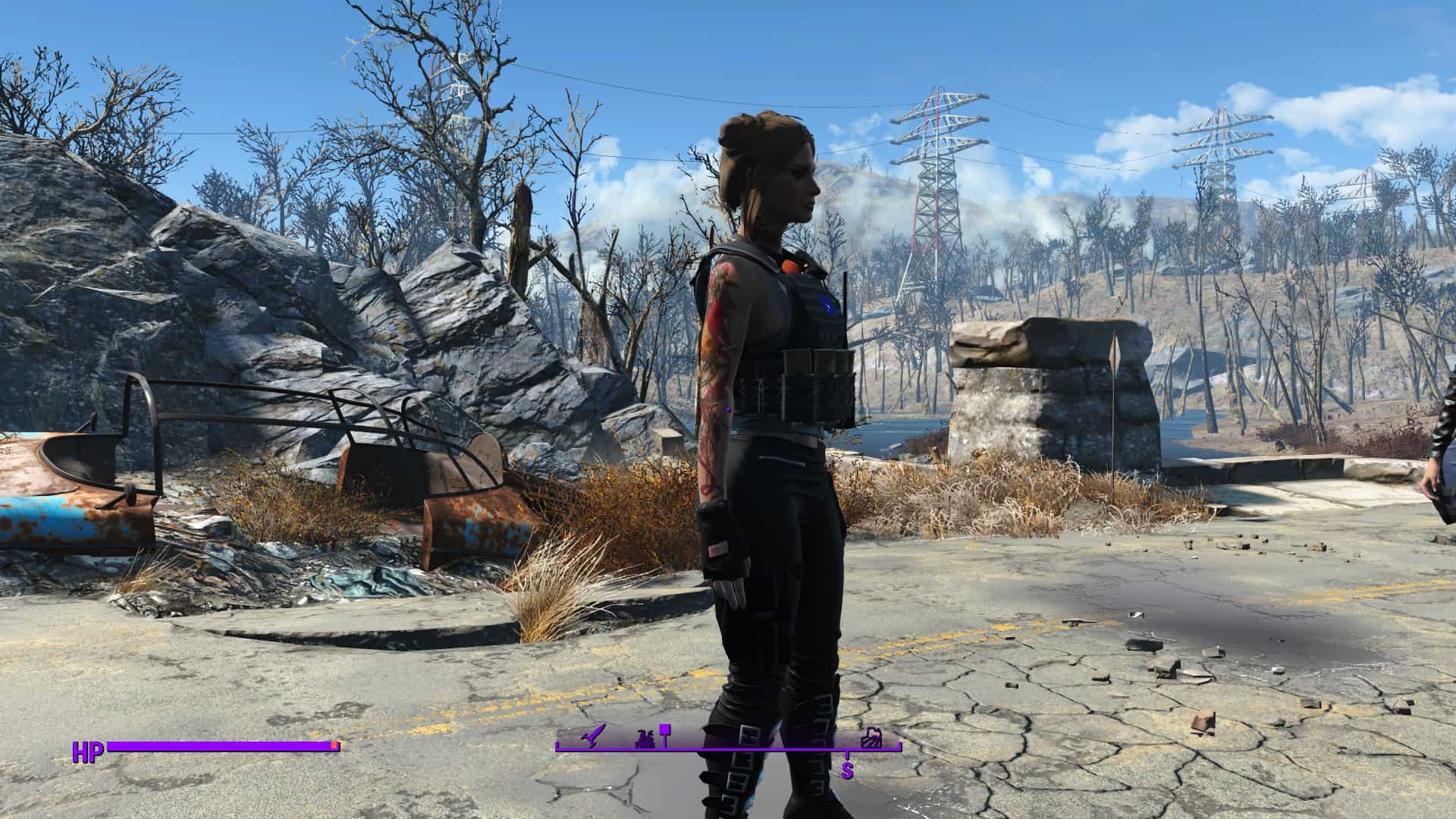Image resolution: width=1456 pixels, height=819 pixels.
Task: Select the compass marker beside the square flag
Action: pyautogui.click(x=645, y=738)
